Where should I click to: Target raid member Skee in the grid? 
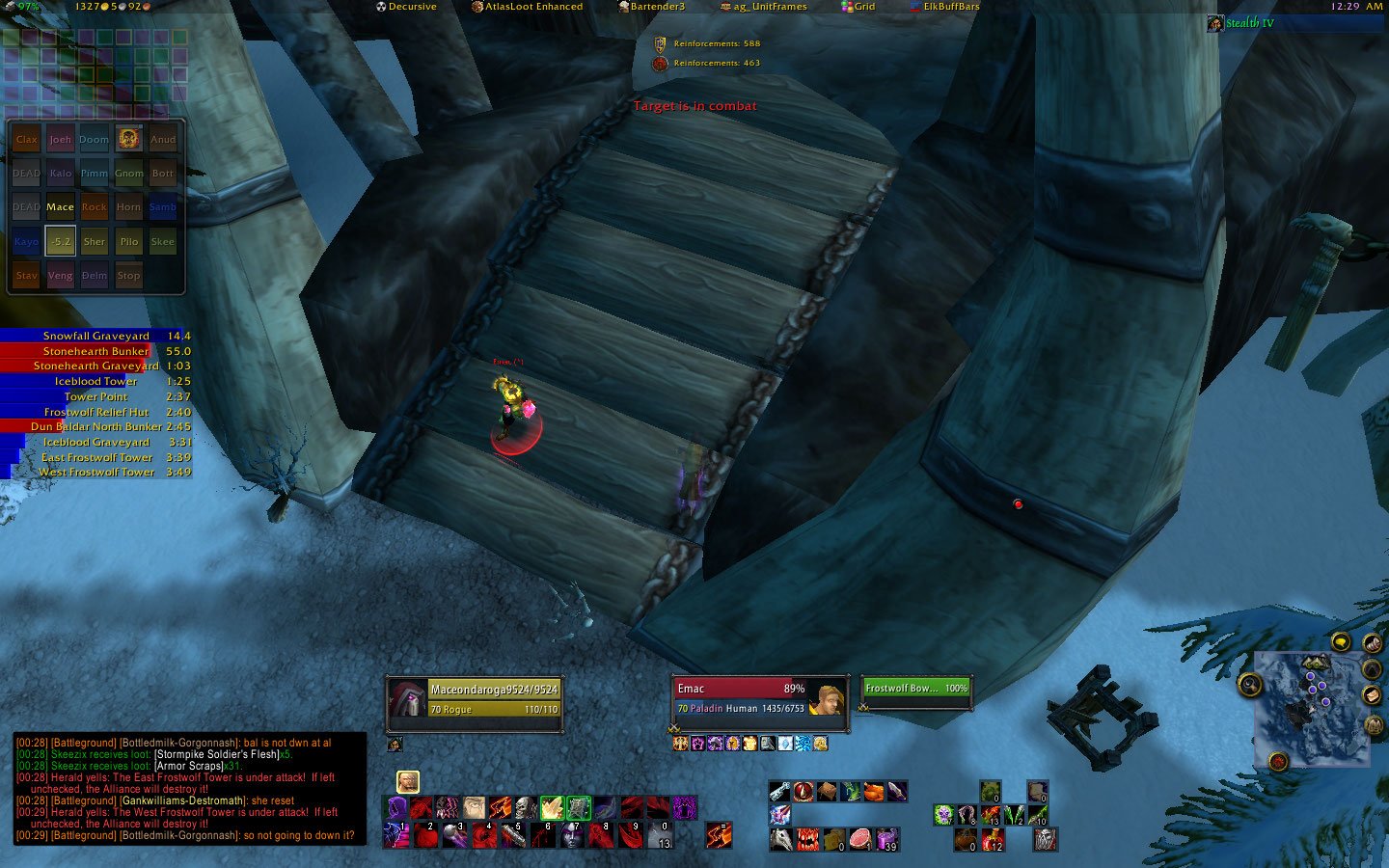163,242
